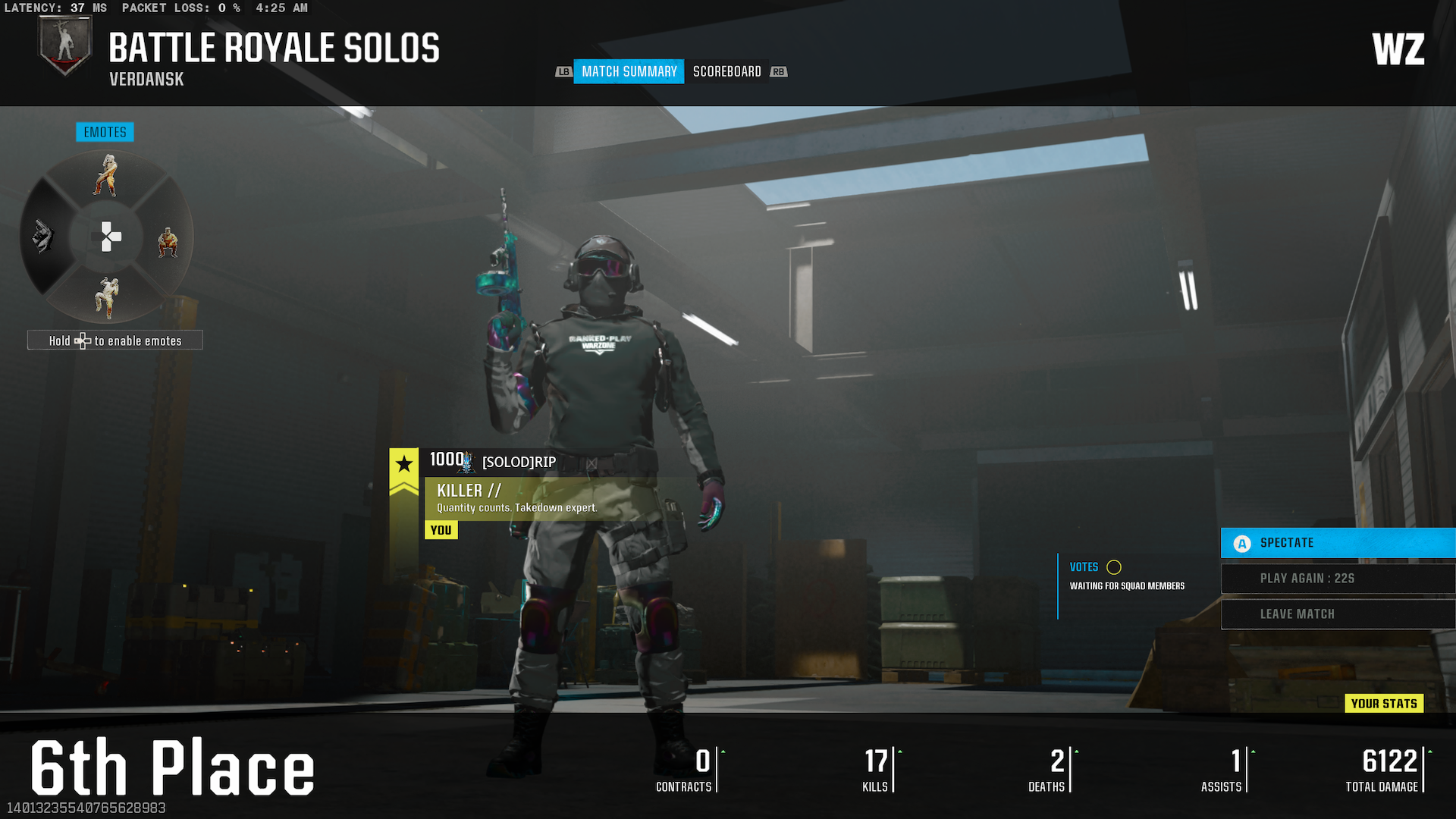Select the Spectate option
Image resolution: width=1456 pixels, height=819 pixels.
1338,543
